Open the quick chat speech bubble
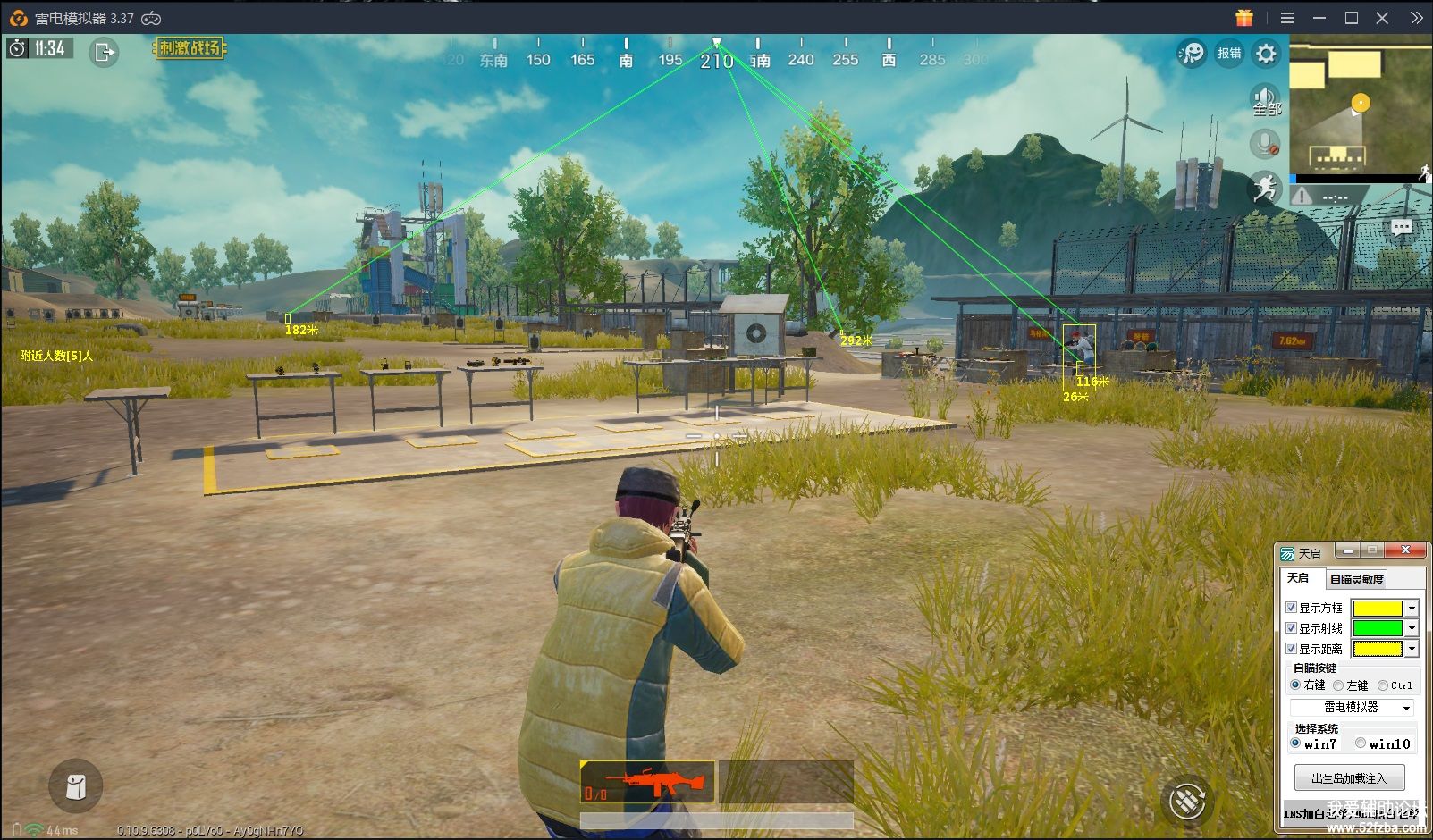This screenshot has width=1433, height=840. click(1402, 228)
